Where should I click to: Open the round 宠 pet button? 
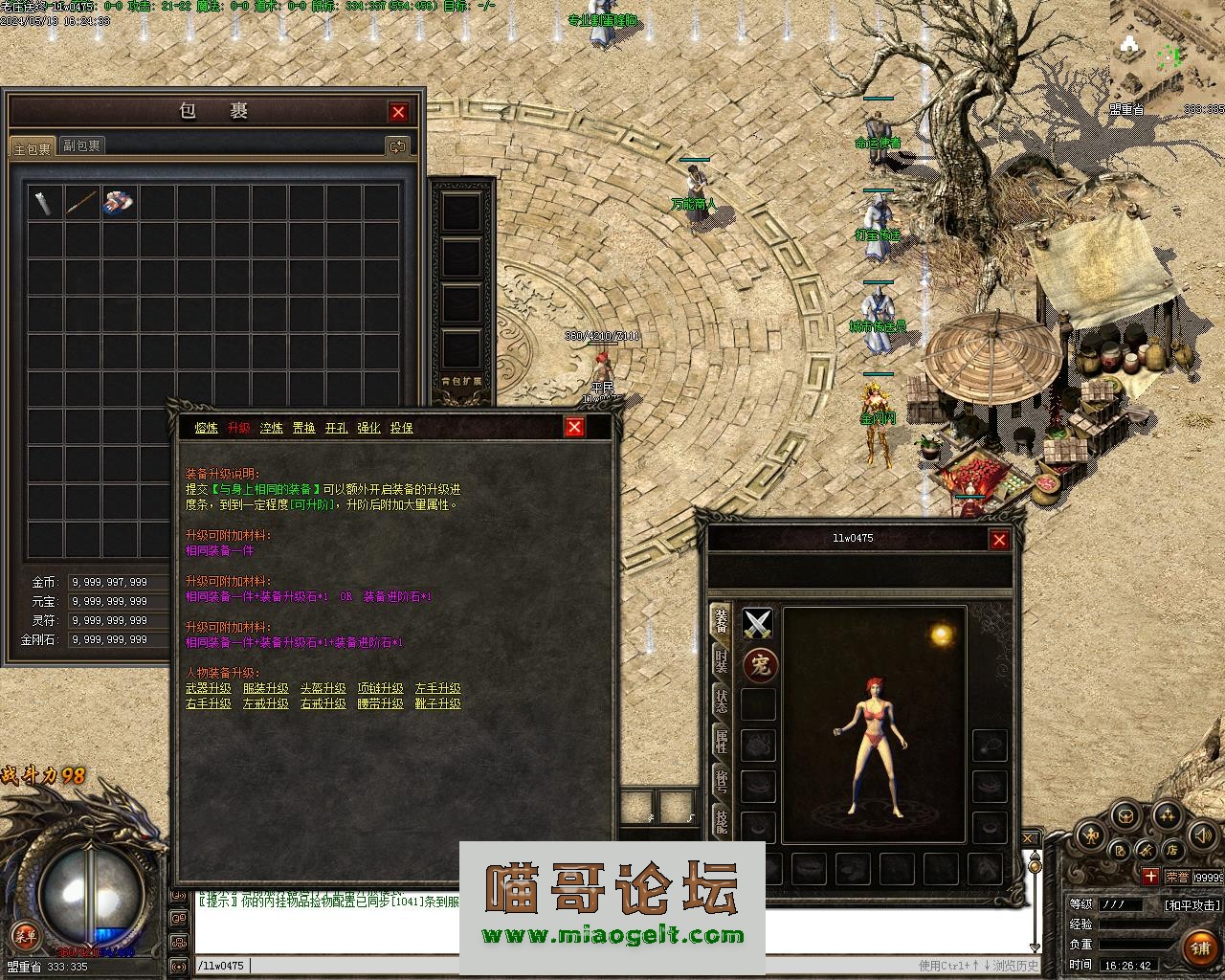[760, 665]
